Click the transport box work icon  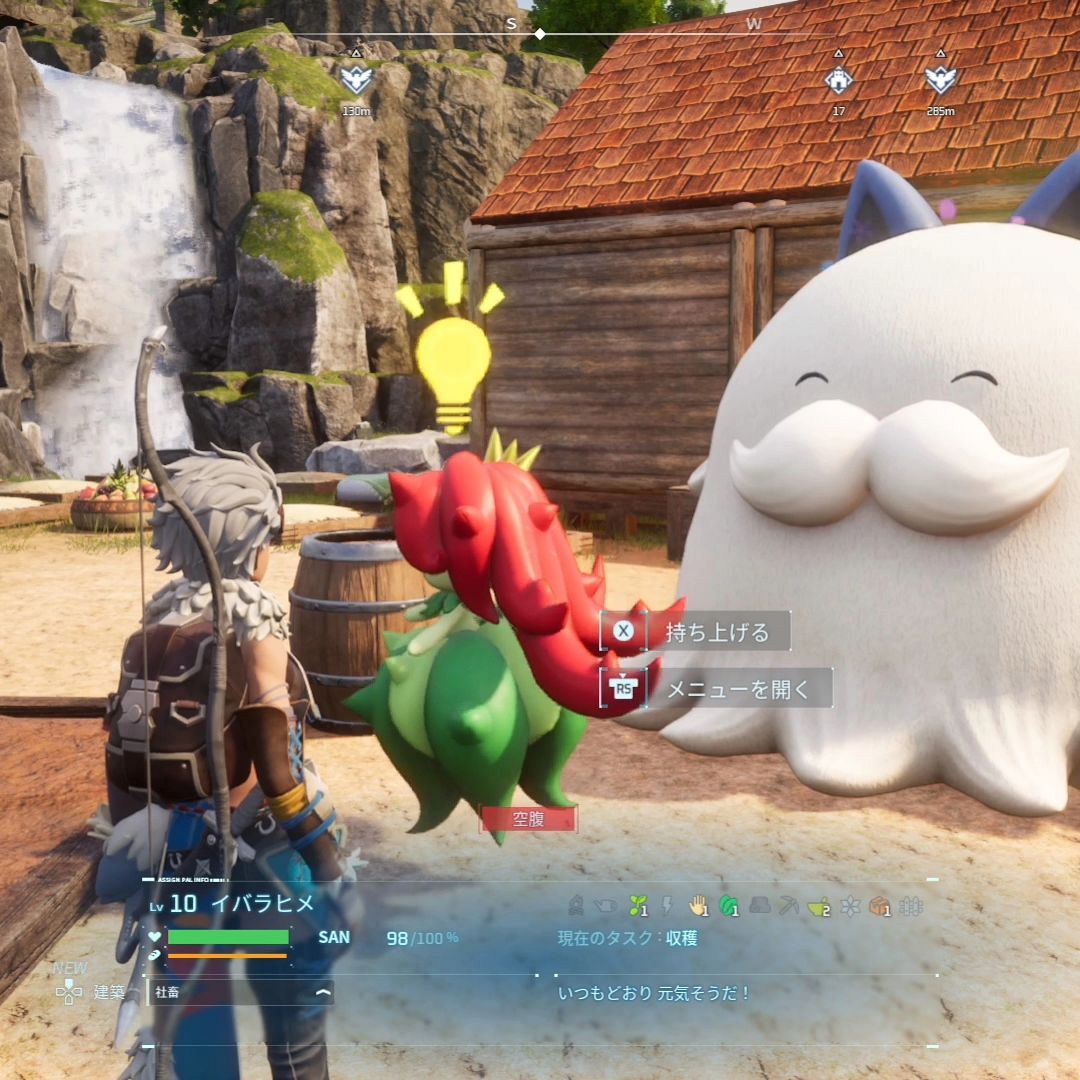[879, 906]
